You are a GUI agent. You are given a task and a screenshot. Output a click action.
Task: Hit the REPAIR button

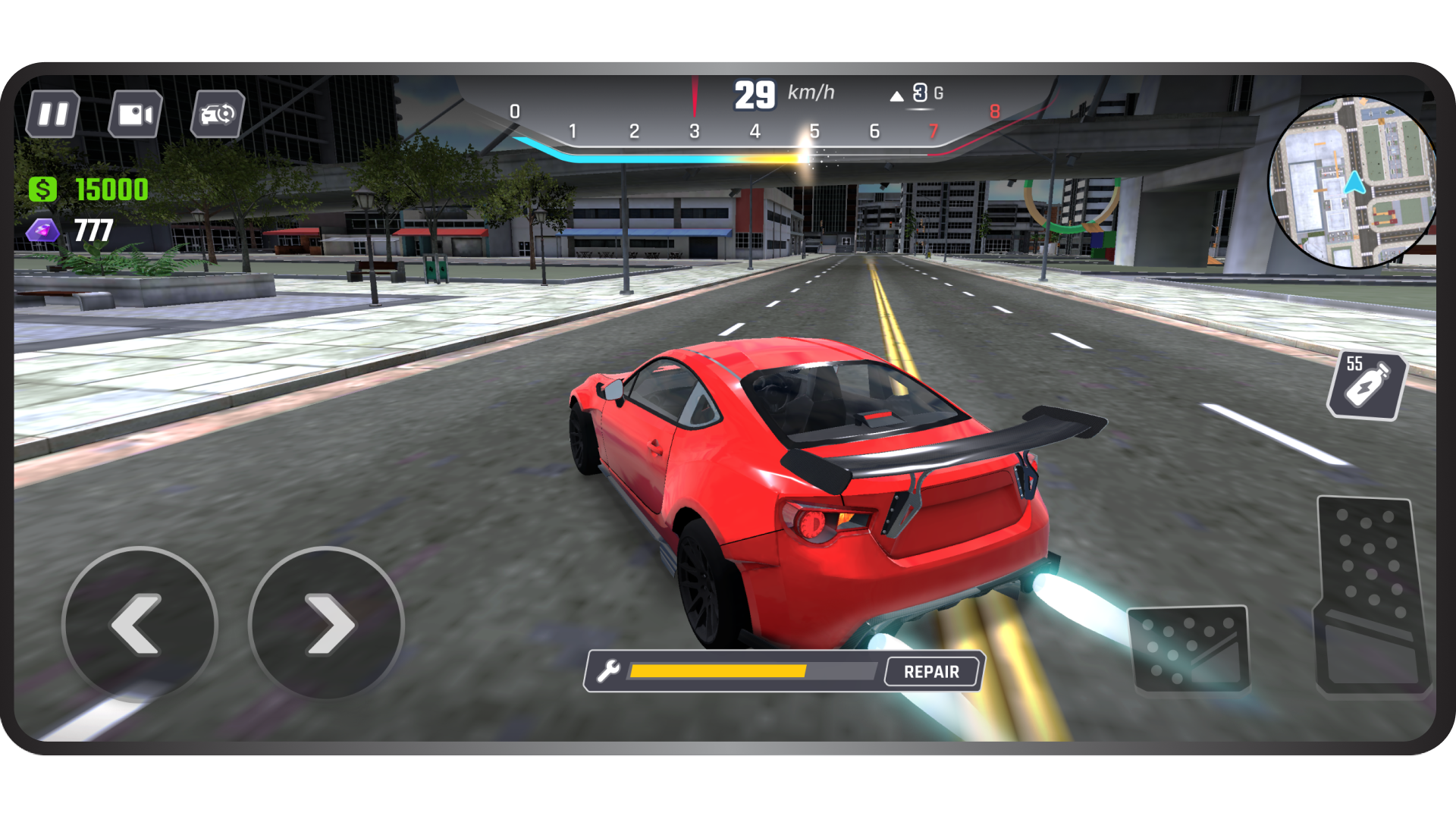point(931,672)
